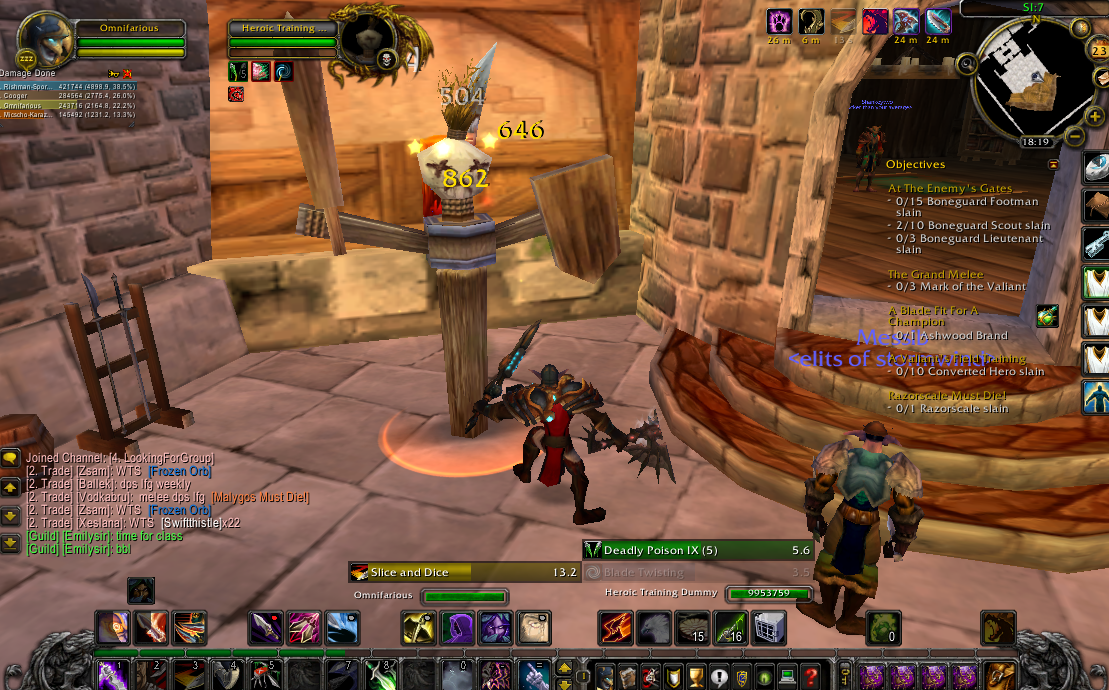The height and width of the screenshot is (690, 1109).
Task: Use the green potion quest item icon
Action: [x=1047, y=316]
